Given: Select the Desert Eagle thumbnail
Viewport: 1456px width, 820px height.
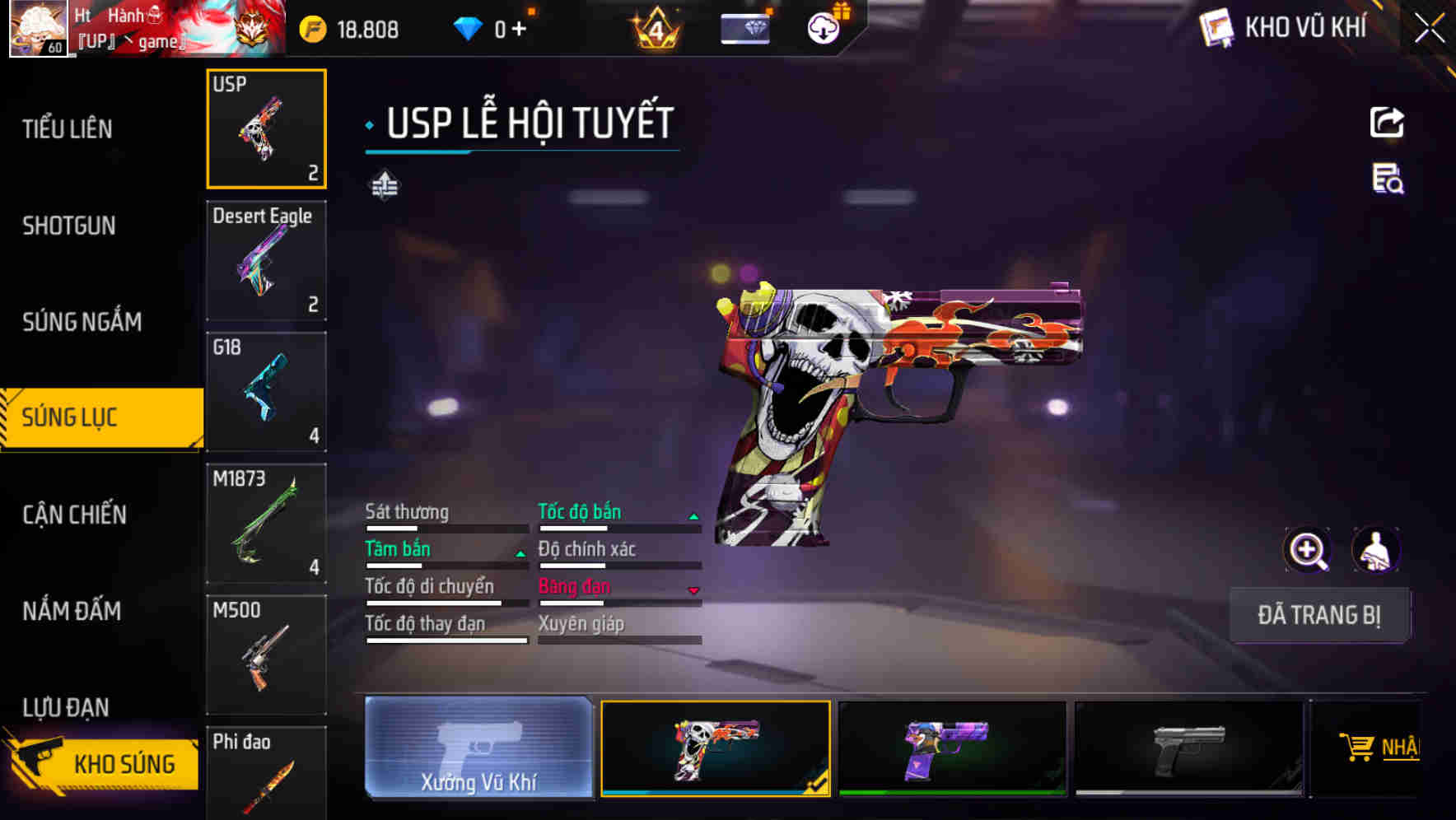Looking at the screenshot, I should (x=266, y=260).
